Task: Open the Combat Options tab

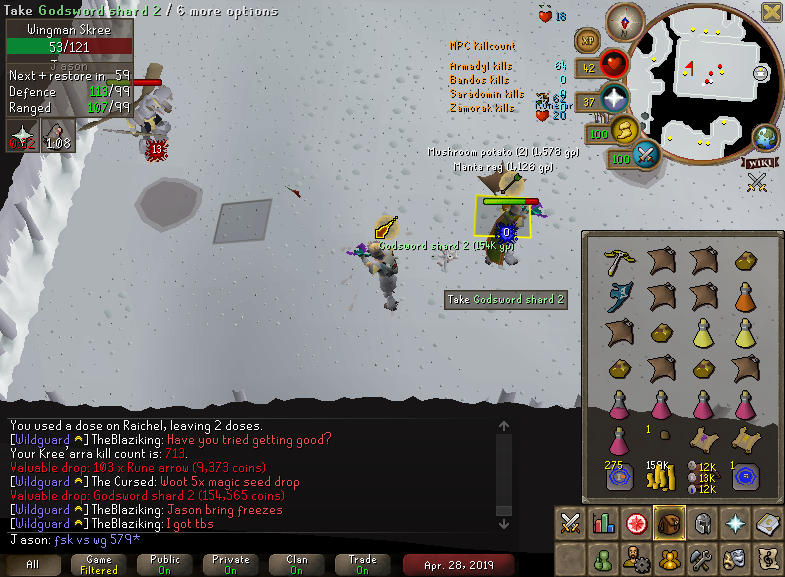Action: [x=570, y=523]
